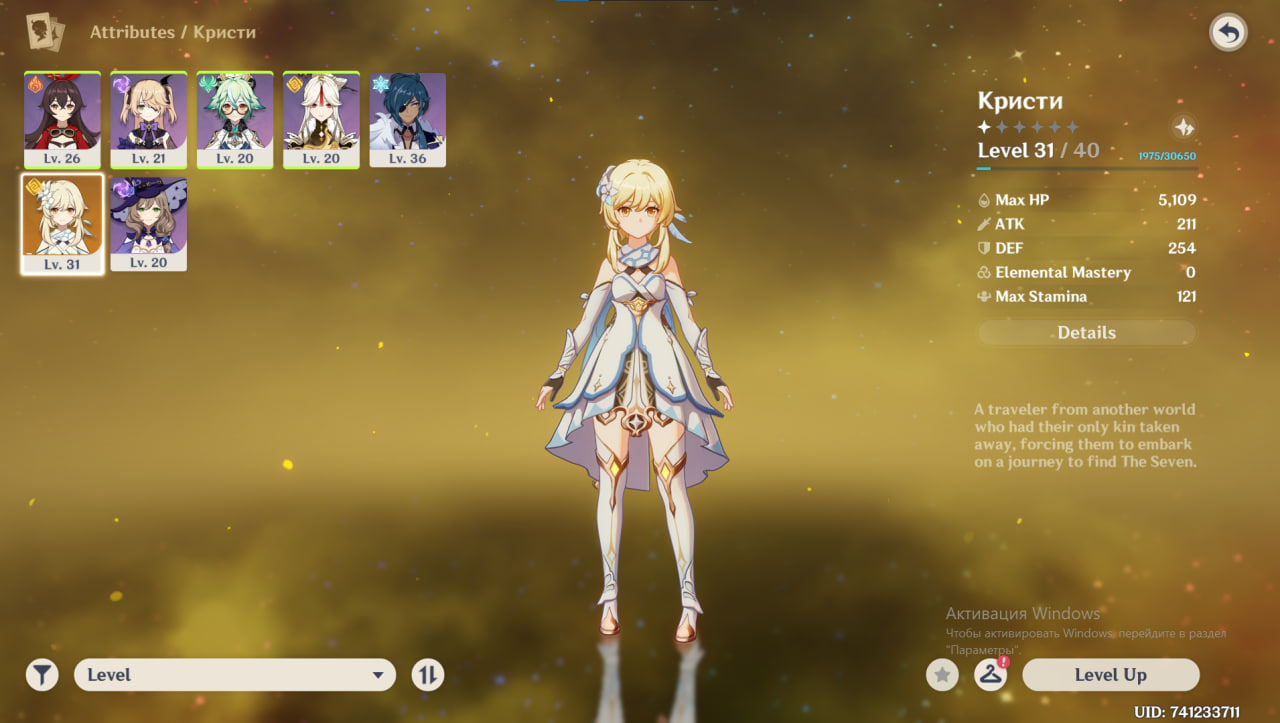1280x723 pixels.
Task: Return using the back arrow button
Action: point(1228,33)
